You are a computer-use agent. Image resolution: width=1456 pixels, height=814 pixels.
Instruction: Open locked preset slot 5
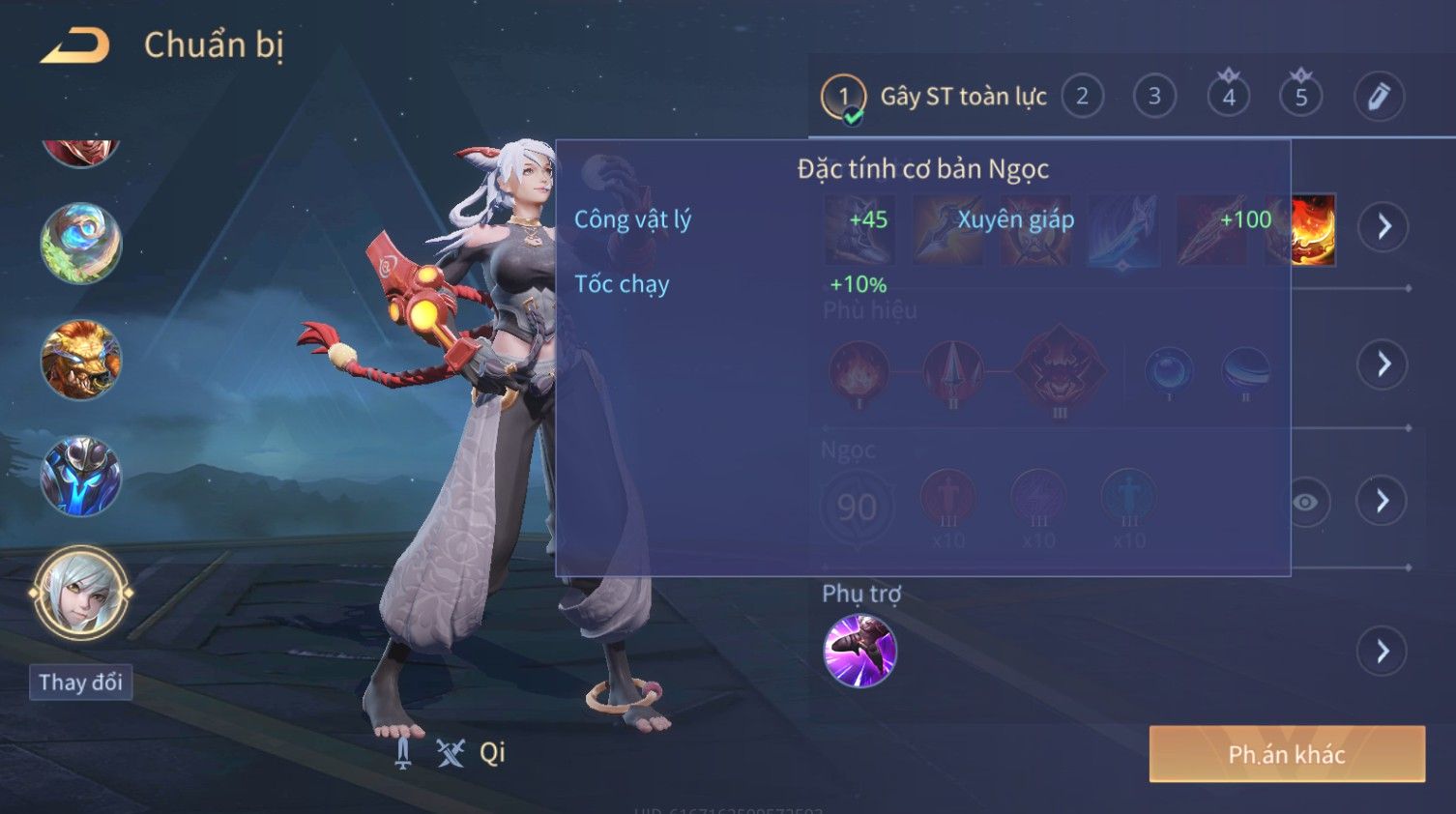pyautogui.click(x=1300, y=97)
